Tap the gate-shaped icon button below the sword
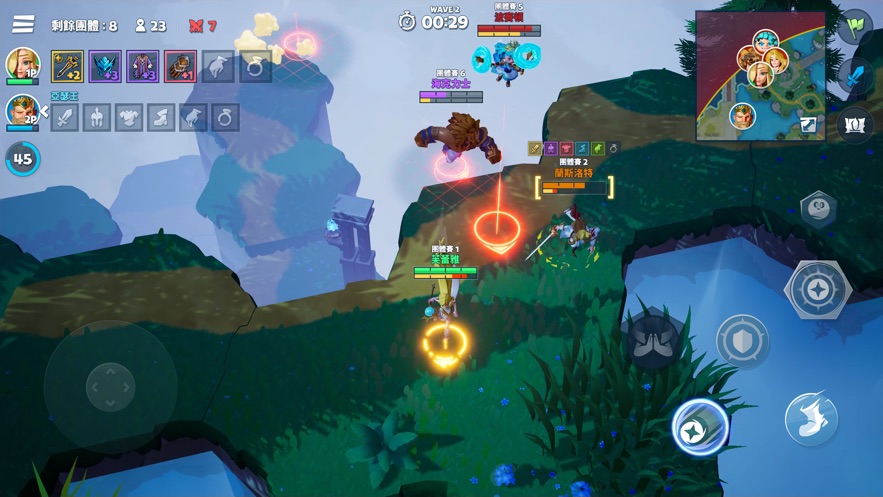The height and width of the screenshot is (497, 883). [x=855, y=125]
